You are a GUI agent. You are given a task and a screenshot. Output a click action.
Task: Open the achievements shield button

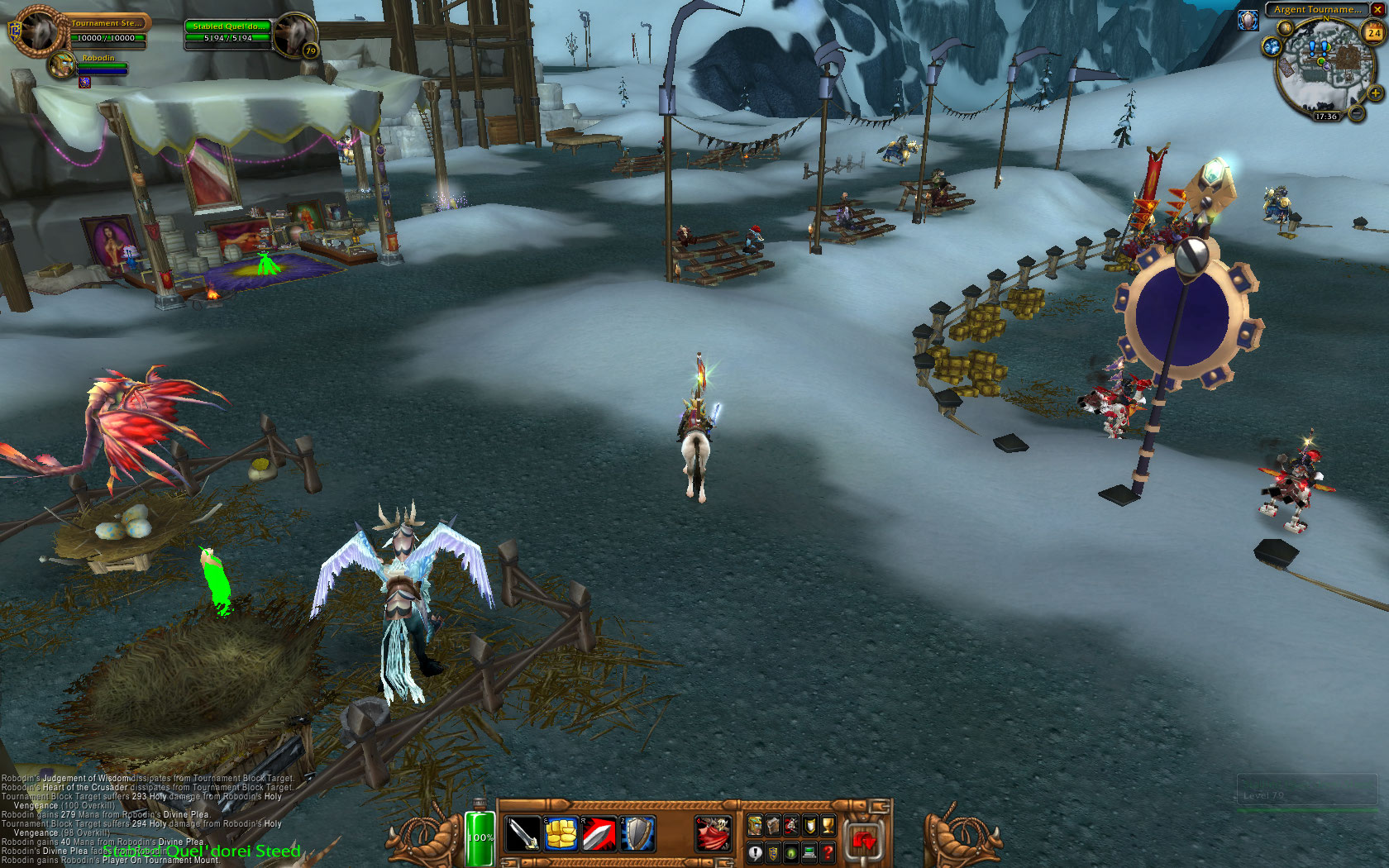pos(809,824)
